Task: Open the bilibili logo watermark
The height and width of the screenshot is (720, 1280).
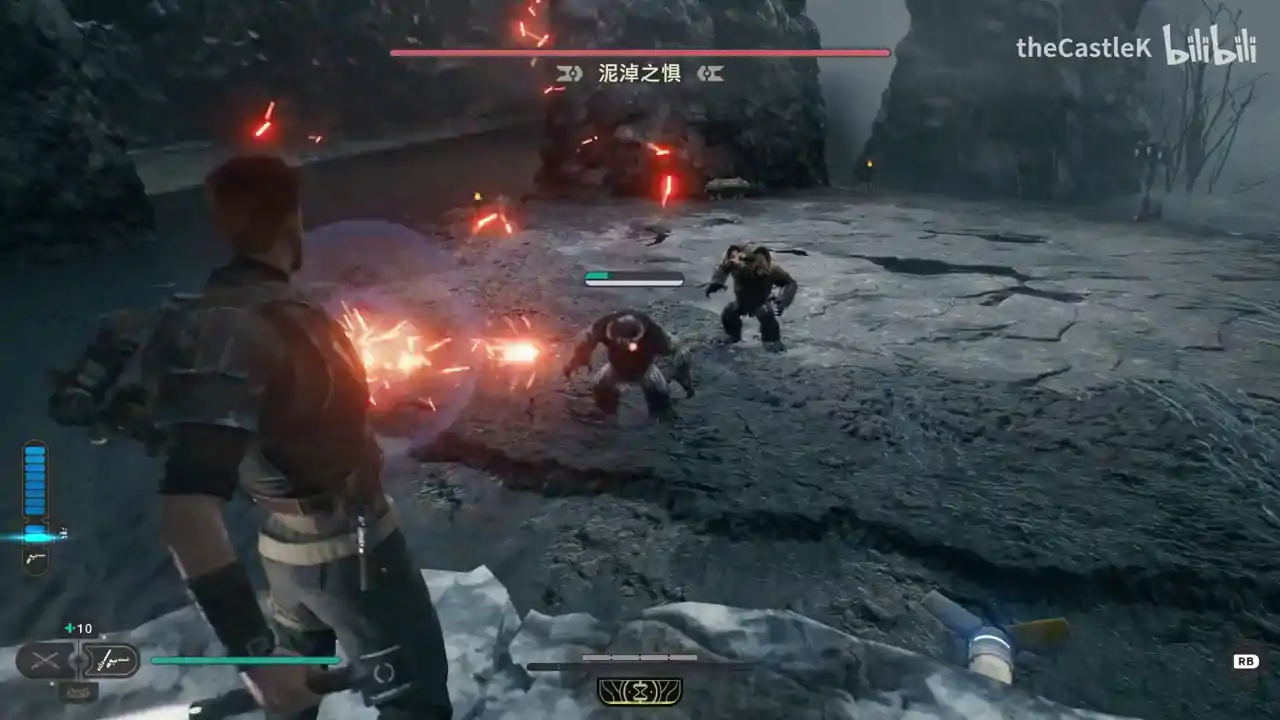Action: [1209, 47]
